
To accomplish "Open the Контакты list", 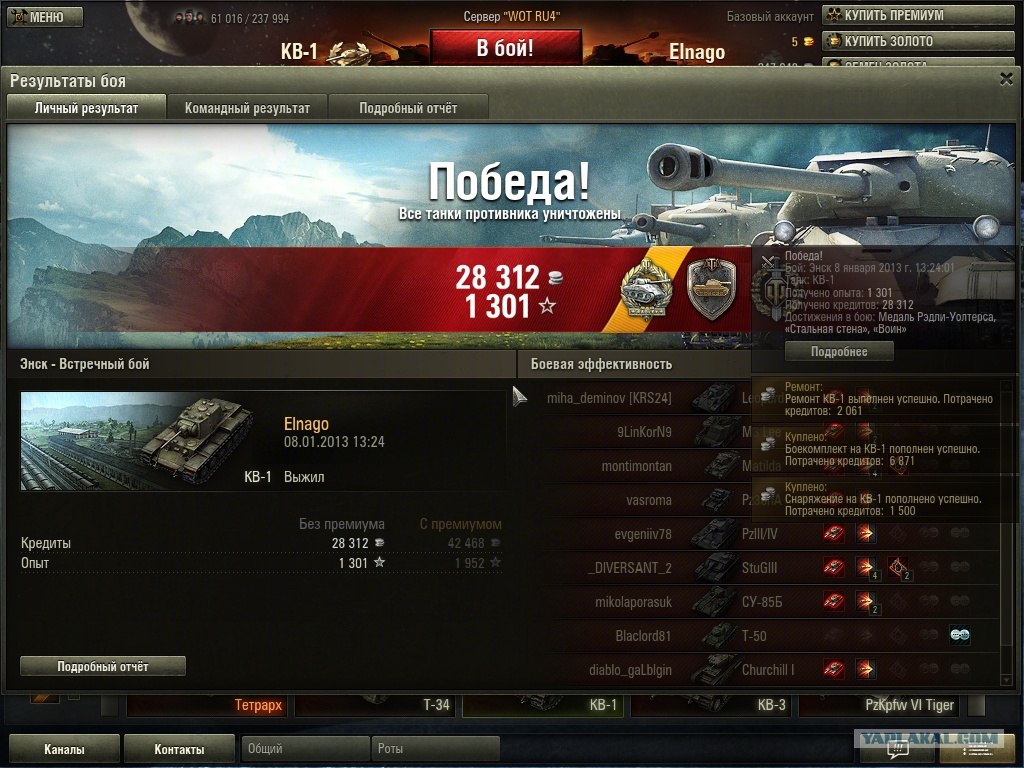I will [x=179, y=749].
